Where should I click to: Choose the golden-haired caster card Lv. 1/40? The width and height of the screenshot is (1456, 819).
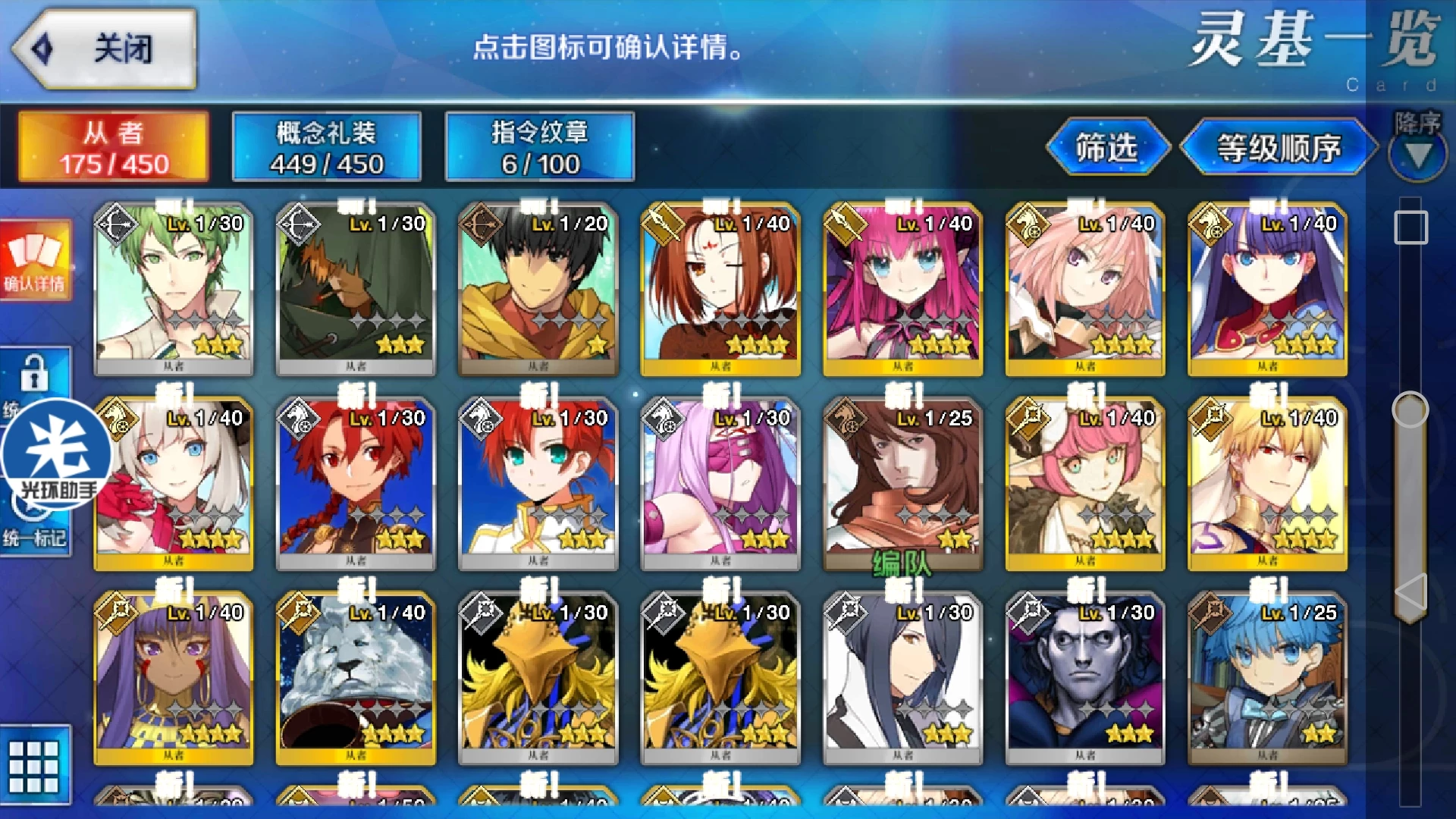tap(1267, 484)
